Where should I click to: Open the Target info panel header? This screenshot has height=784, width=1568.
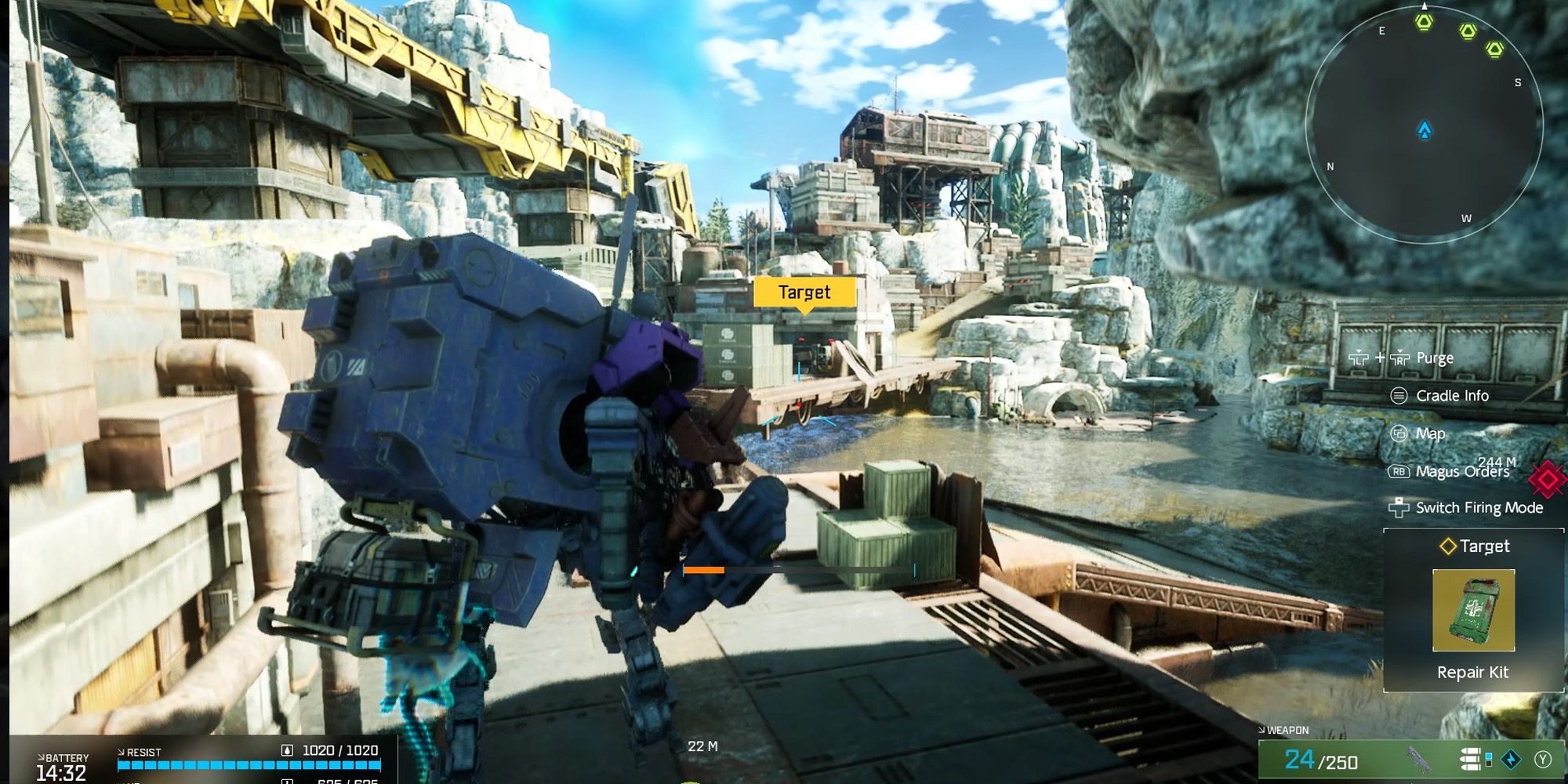[x=1475, y=546]
